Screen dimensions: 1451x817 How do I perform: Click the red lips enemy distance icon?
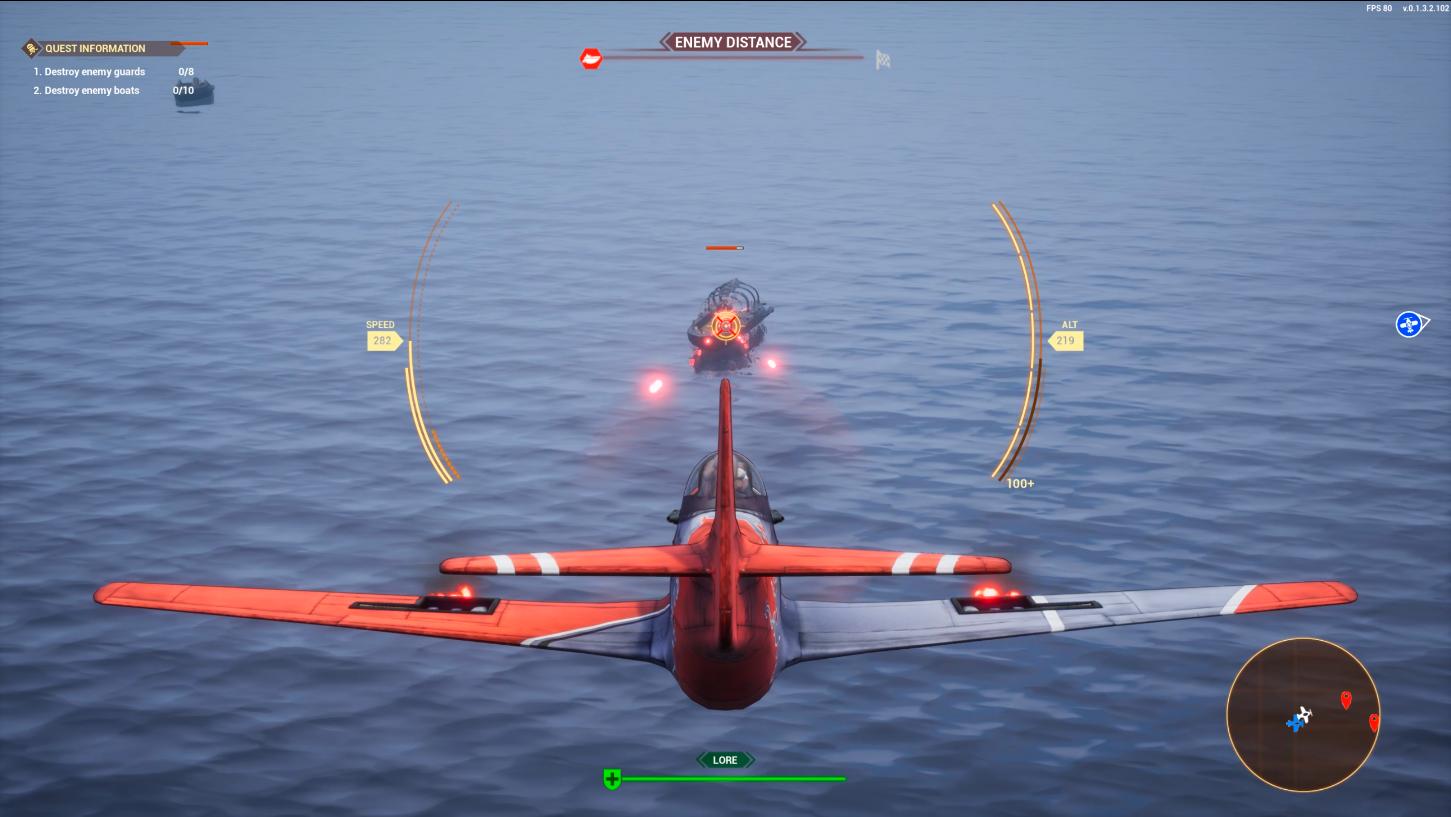pos(592,59)
